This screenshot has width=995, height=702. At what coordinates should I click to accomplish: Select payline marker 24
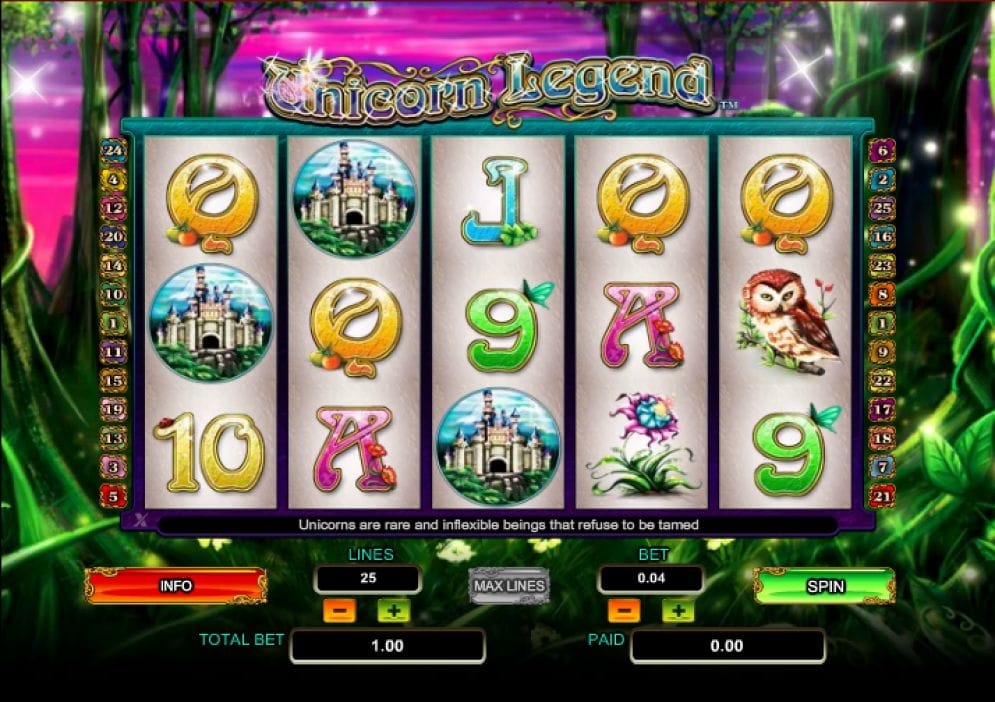(113, 152)
